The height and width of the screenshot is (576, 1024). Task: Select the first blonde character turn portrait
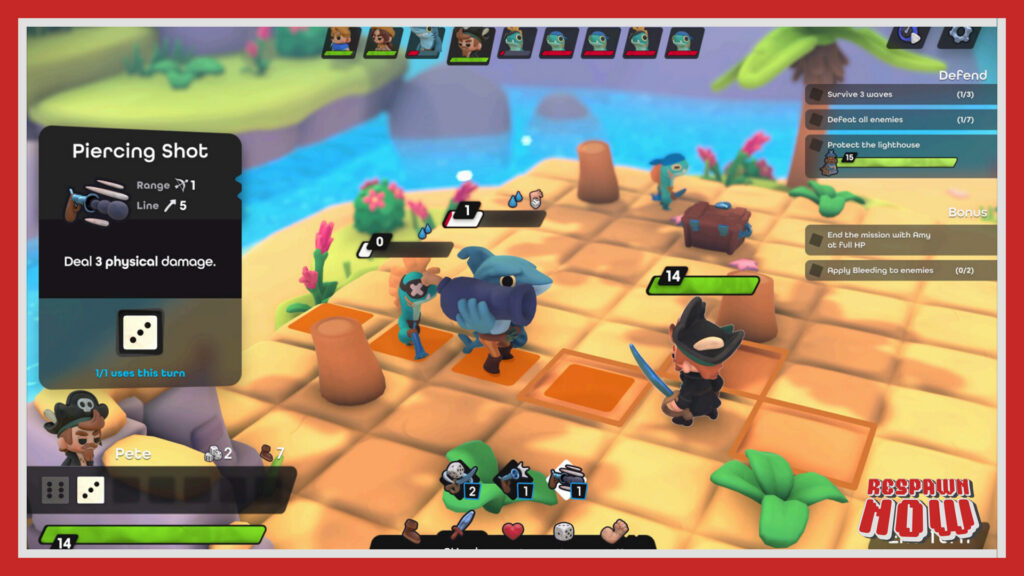pos(341,42)
